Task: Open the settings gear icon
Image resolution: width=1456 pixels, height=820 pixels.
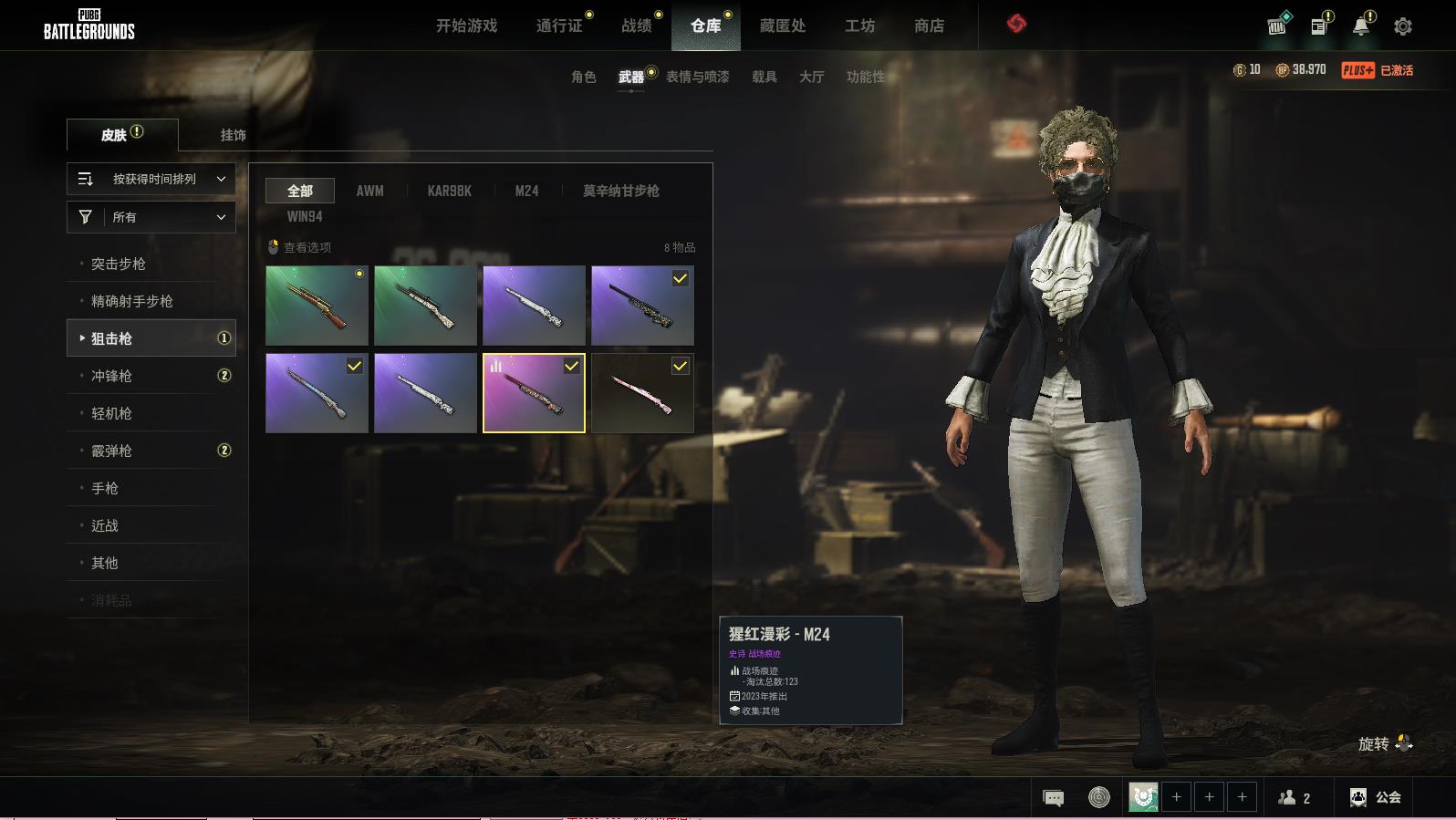Action: (1402, 26)
